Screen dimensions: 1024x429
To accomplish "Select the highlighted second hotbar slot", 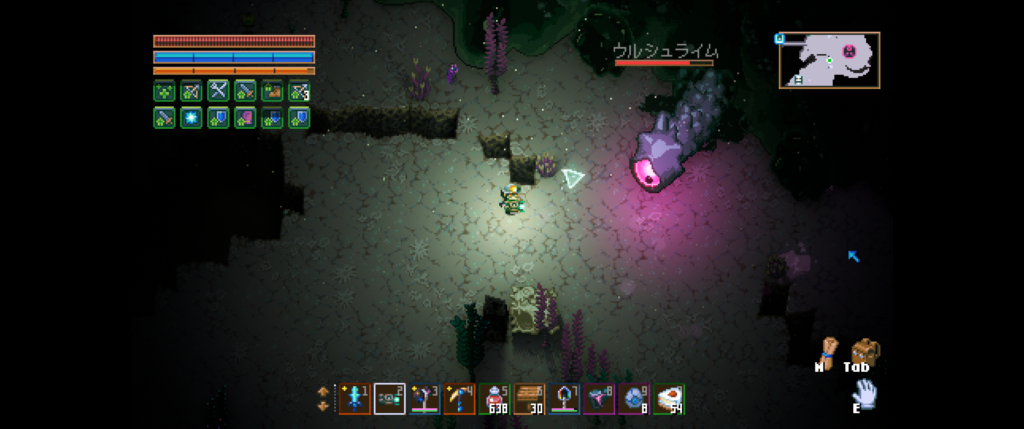I will [x=389, y=399].
